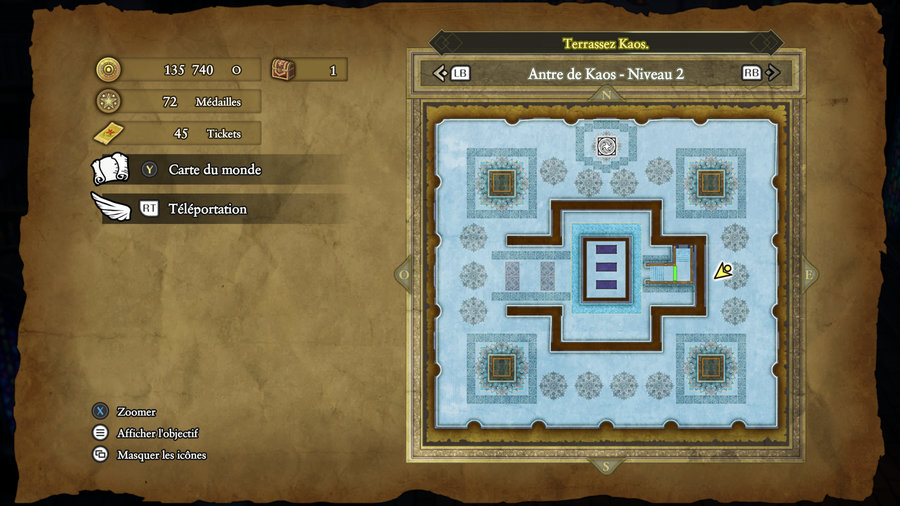Screen dimensions: 900x506
Task: Select the Téléportation option
Action: point(207,209)
